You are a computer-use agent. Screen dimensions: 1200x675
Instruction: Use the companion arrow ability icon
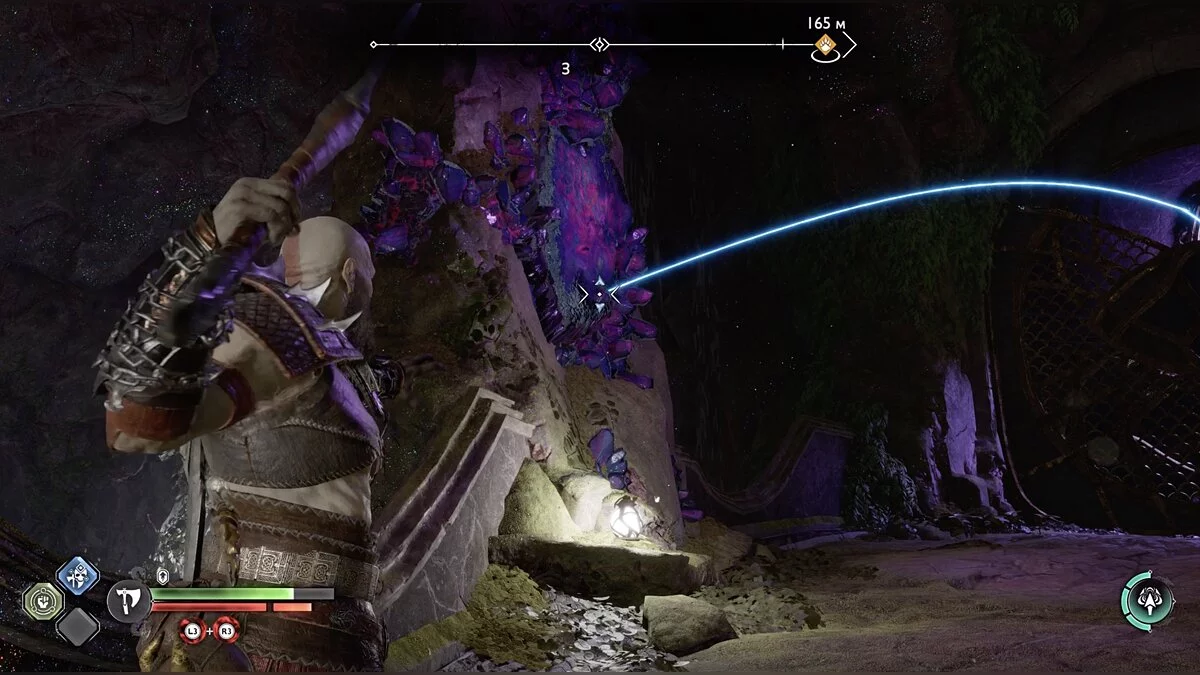[1146, 598]
